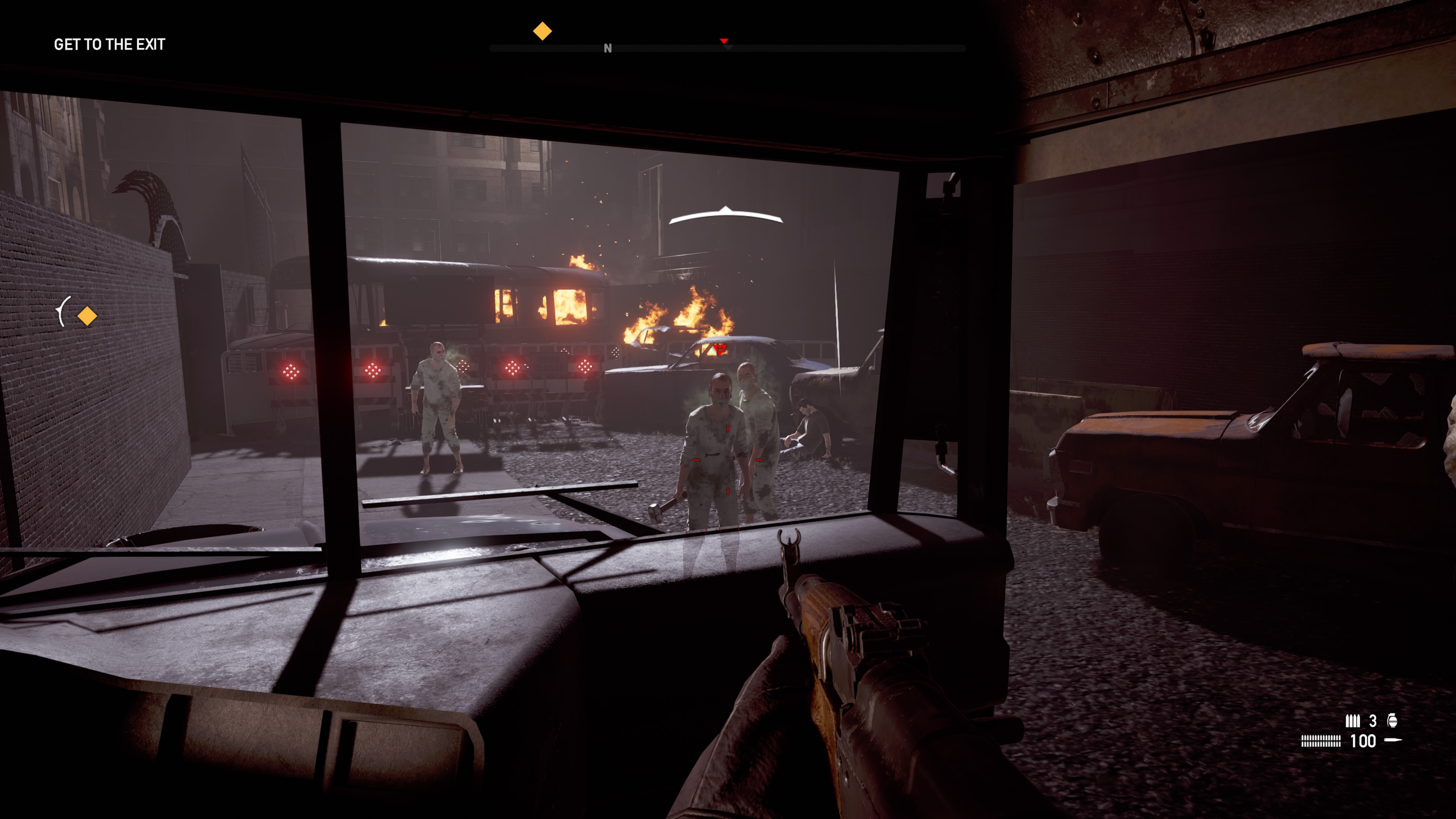
Task: Select the grenade icon near the ammo counter
Action: tap(1392, 720)
